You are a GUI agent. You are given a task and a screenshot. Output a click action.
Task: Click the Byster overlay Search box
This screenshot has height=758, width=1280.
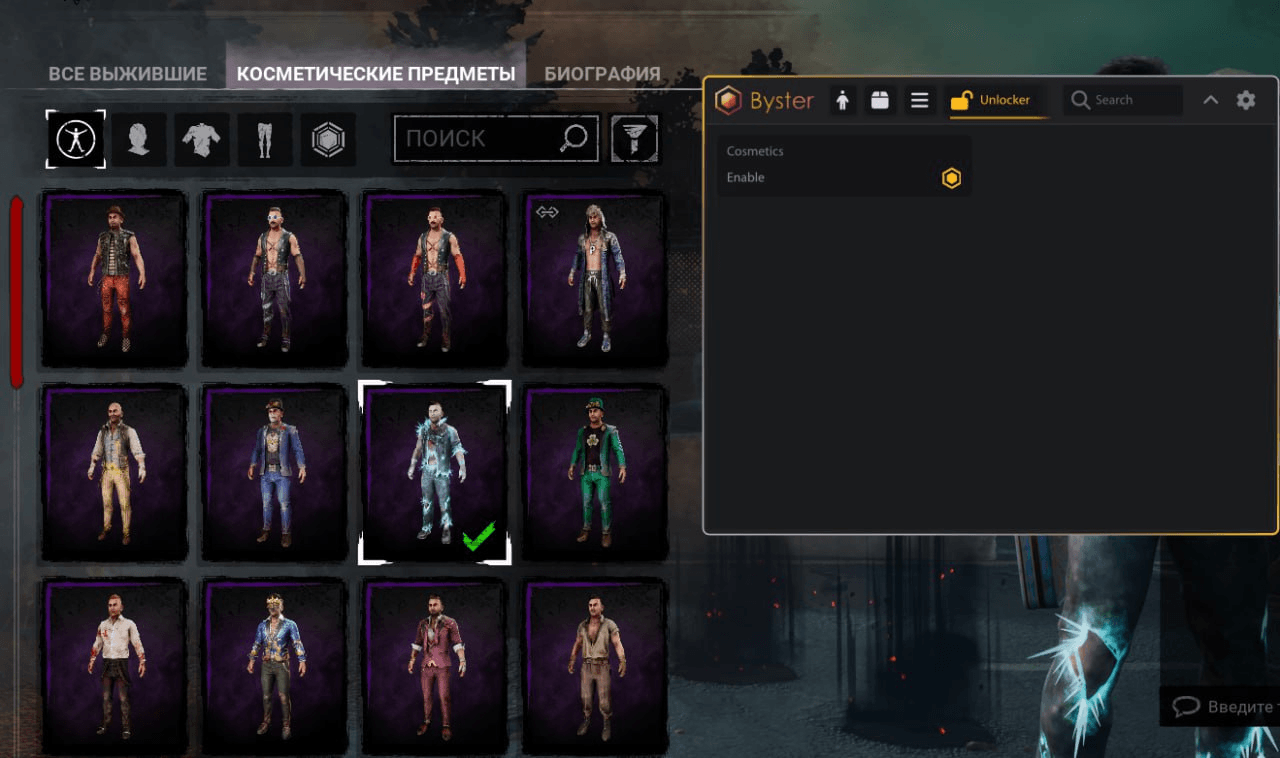coord(1123,100)
